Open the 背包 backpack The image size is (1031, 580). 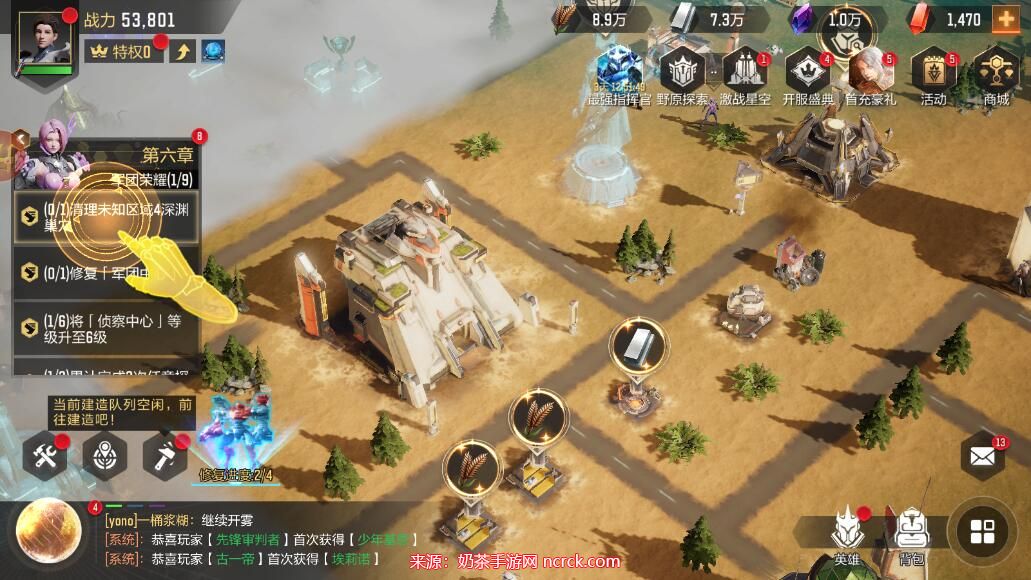910,534
